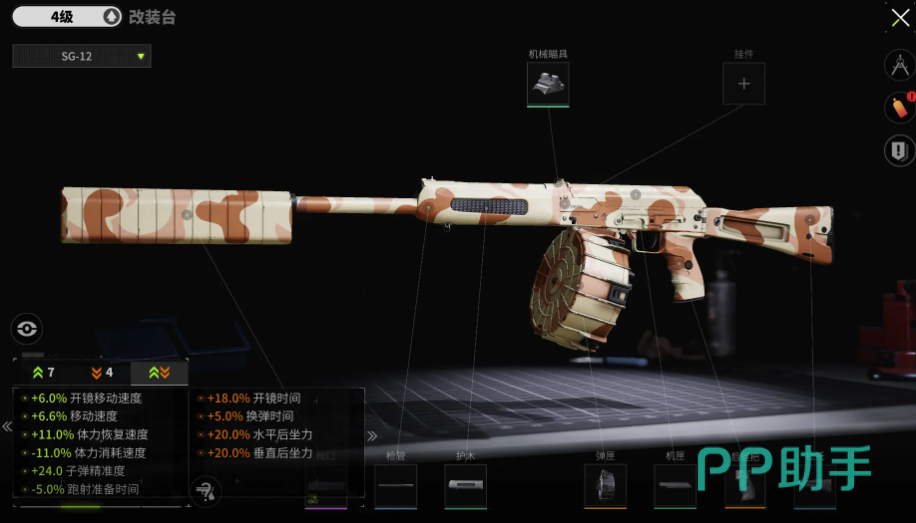This screenshot has width=916, height=523.
Task: Select the handguard (护木) attachment slot
Action: coord(465,486)
